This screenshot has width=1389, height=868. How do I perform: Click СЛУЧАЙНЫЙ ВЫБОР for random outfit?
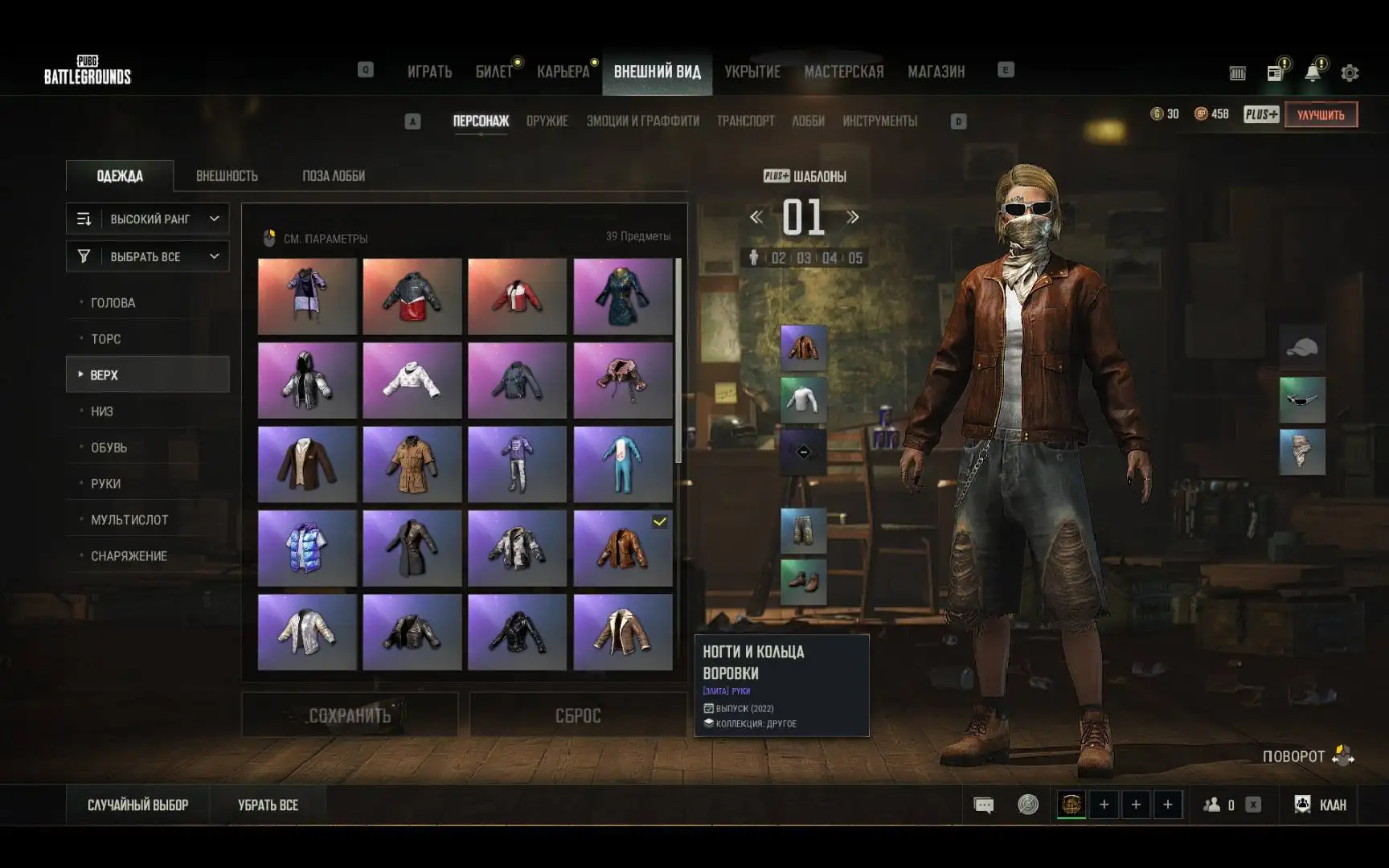(137, 805)
